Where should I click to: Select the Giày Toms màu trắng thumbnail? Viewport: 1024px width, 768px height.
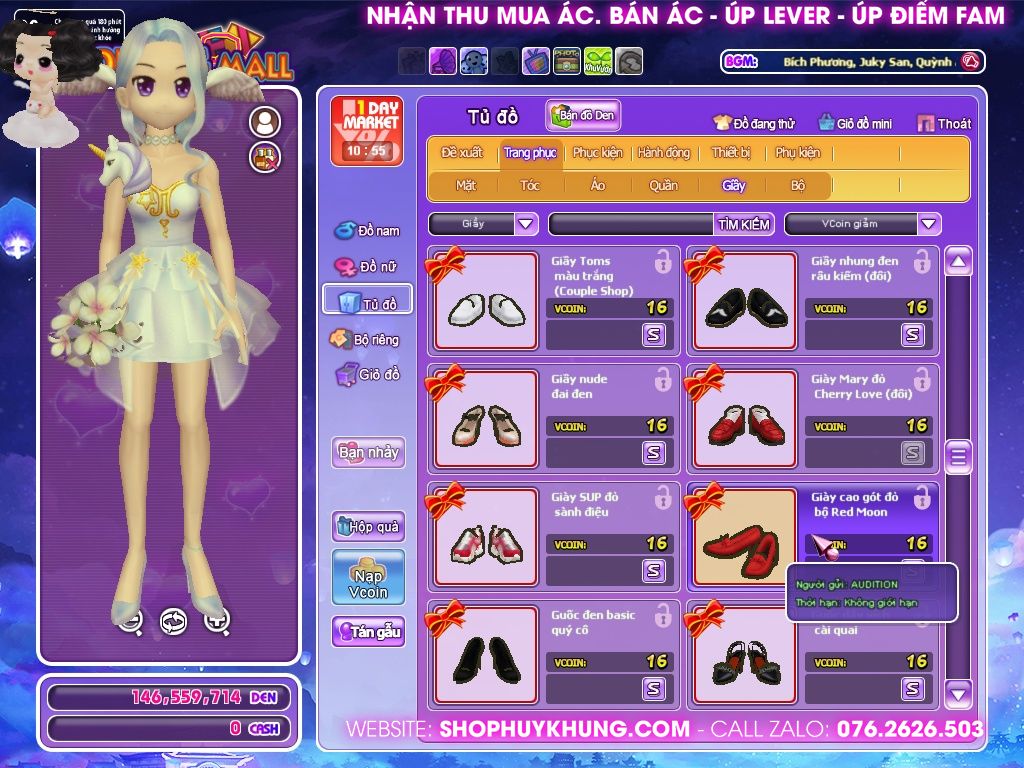486,301
